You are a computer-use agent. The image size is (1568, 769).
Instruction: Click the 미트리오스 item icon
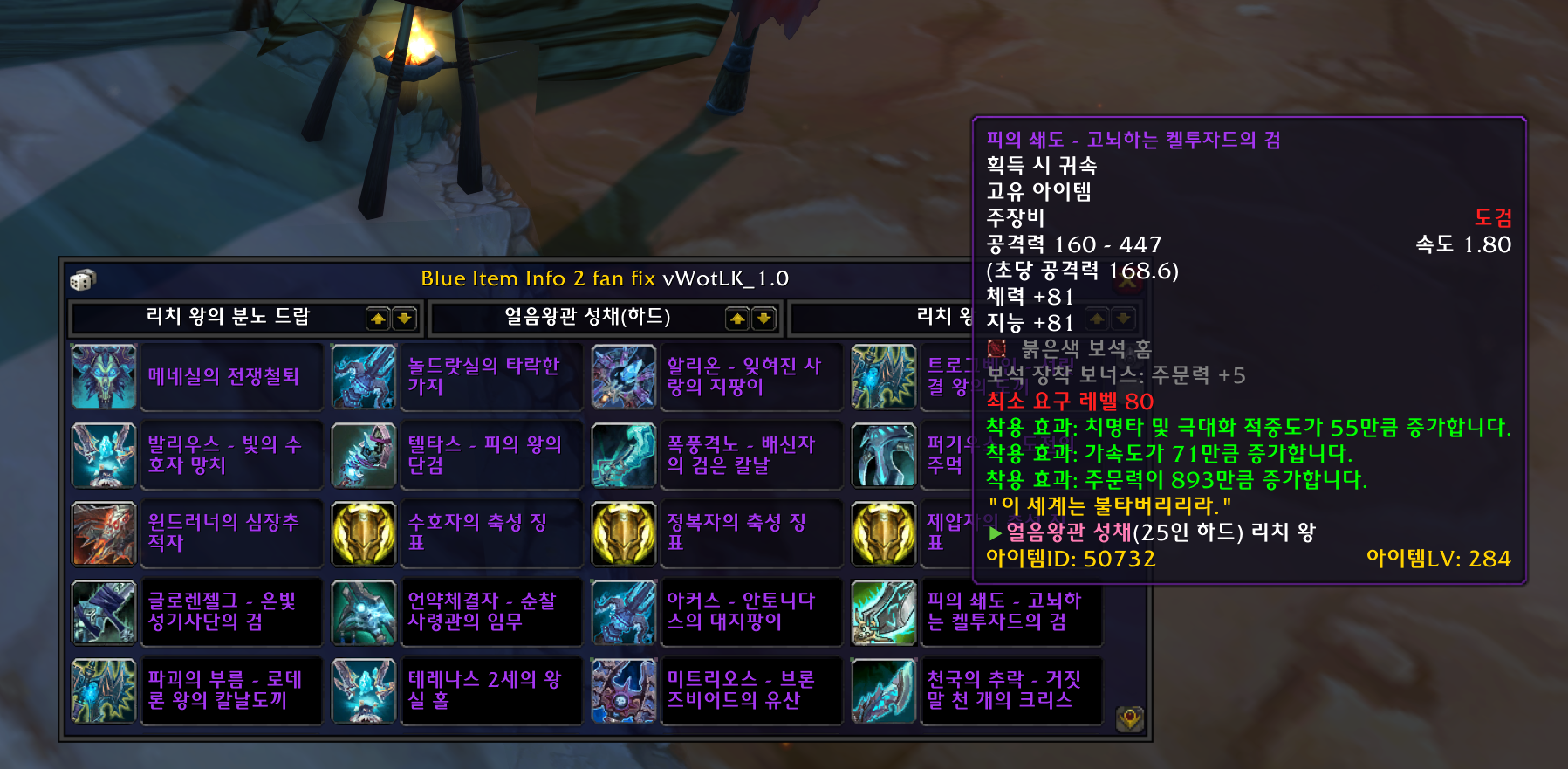625,690
